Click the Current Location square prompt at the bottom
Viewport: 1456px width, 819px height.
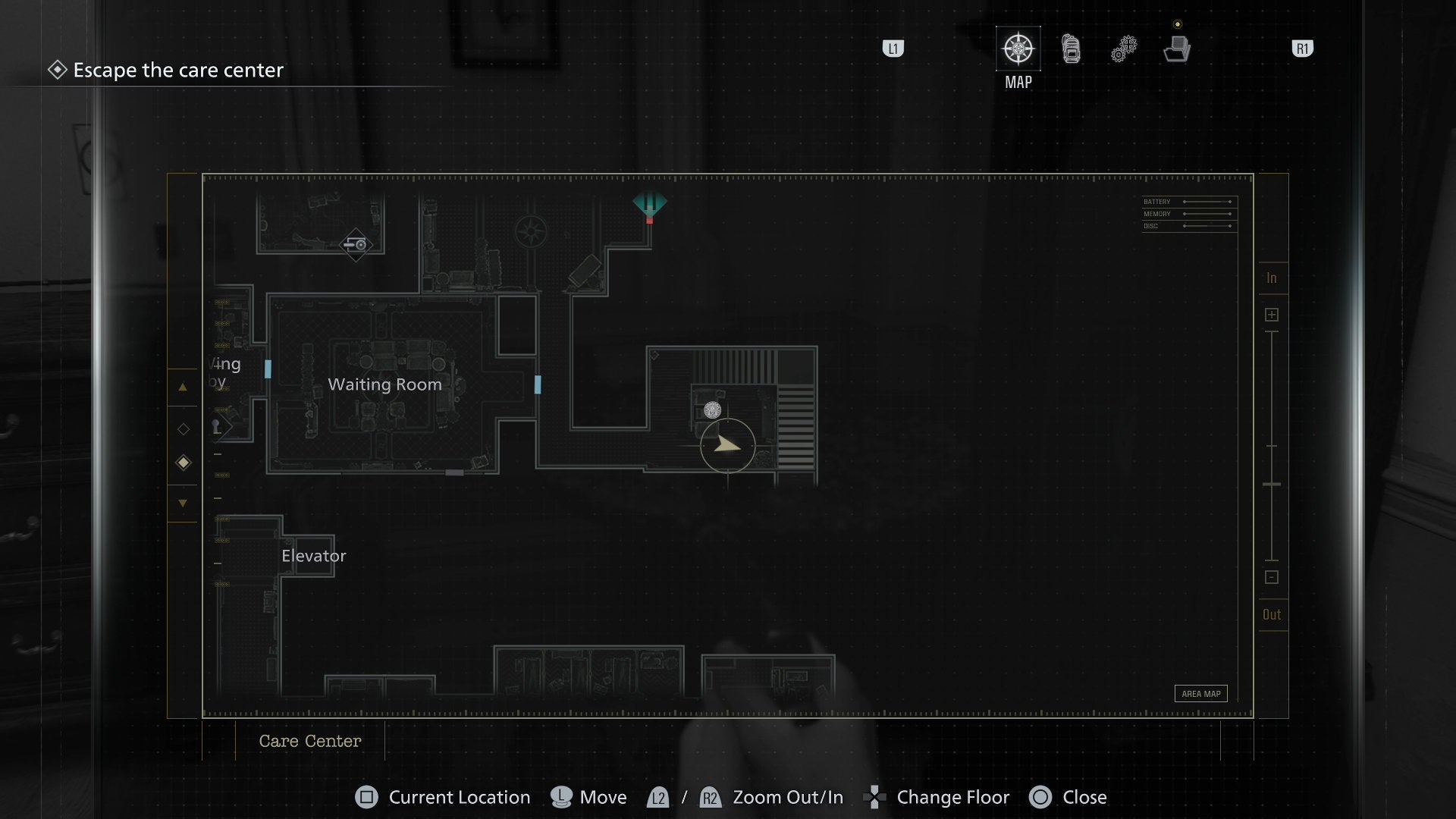click(x=366, y=797)
